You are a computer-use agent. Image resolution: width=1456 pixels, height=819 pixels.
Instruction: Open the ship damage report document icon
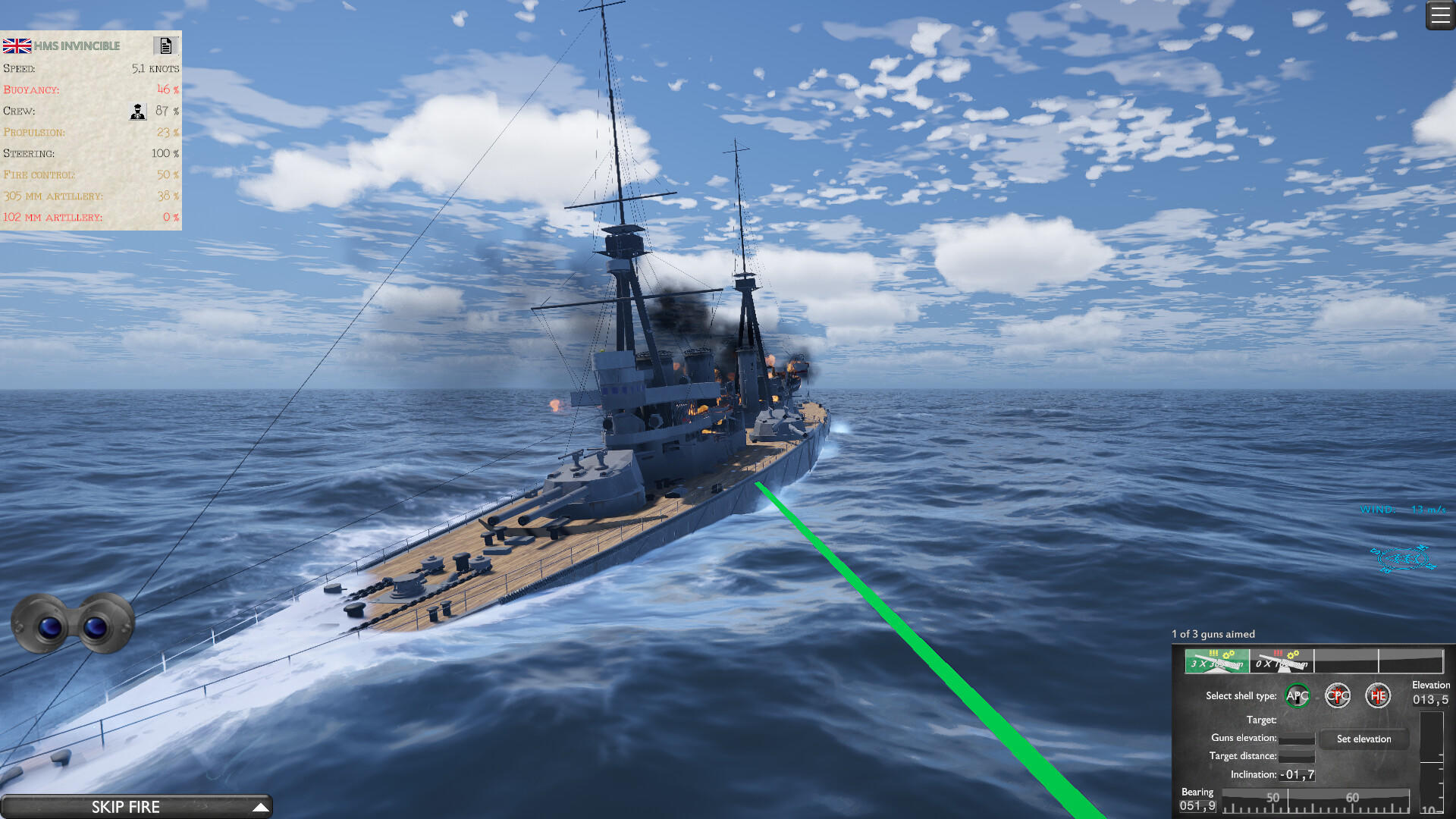click(167, 45)
